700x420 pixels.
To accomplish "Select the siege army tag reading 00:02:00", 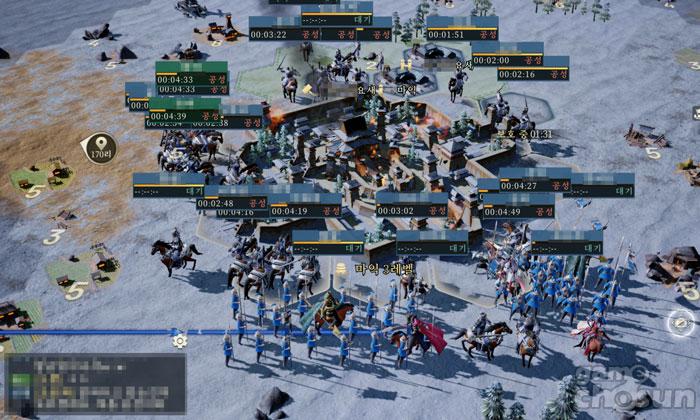I will [x=506, y=60].
